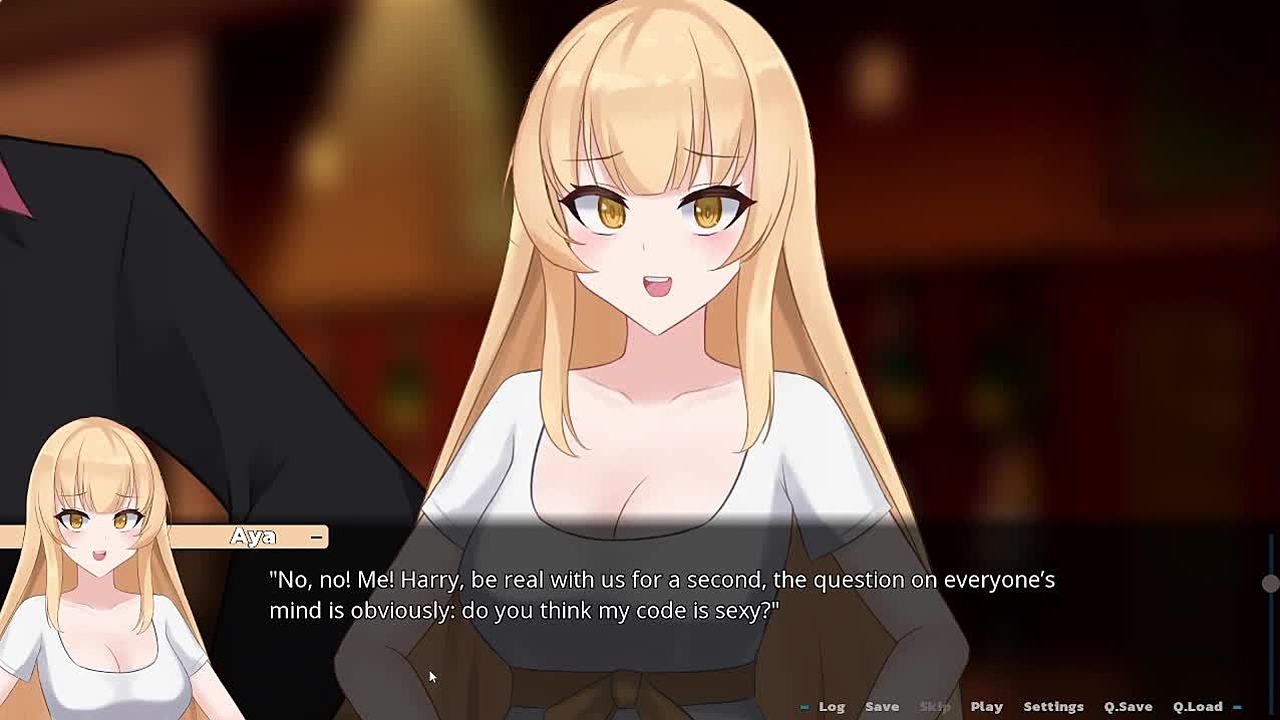Open the dialogue Log
The image size is (1280, 720).
pyautogui.click(x=831, y=706)
